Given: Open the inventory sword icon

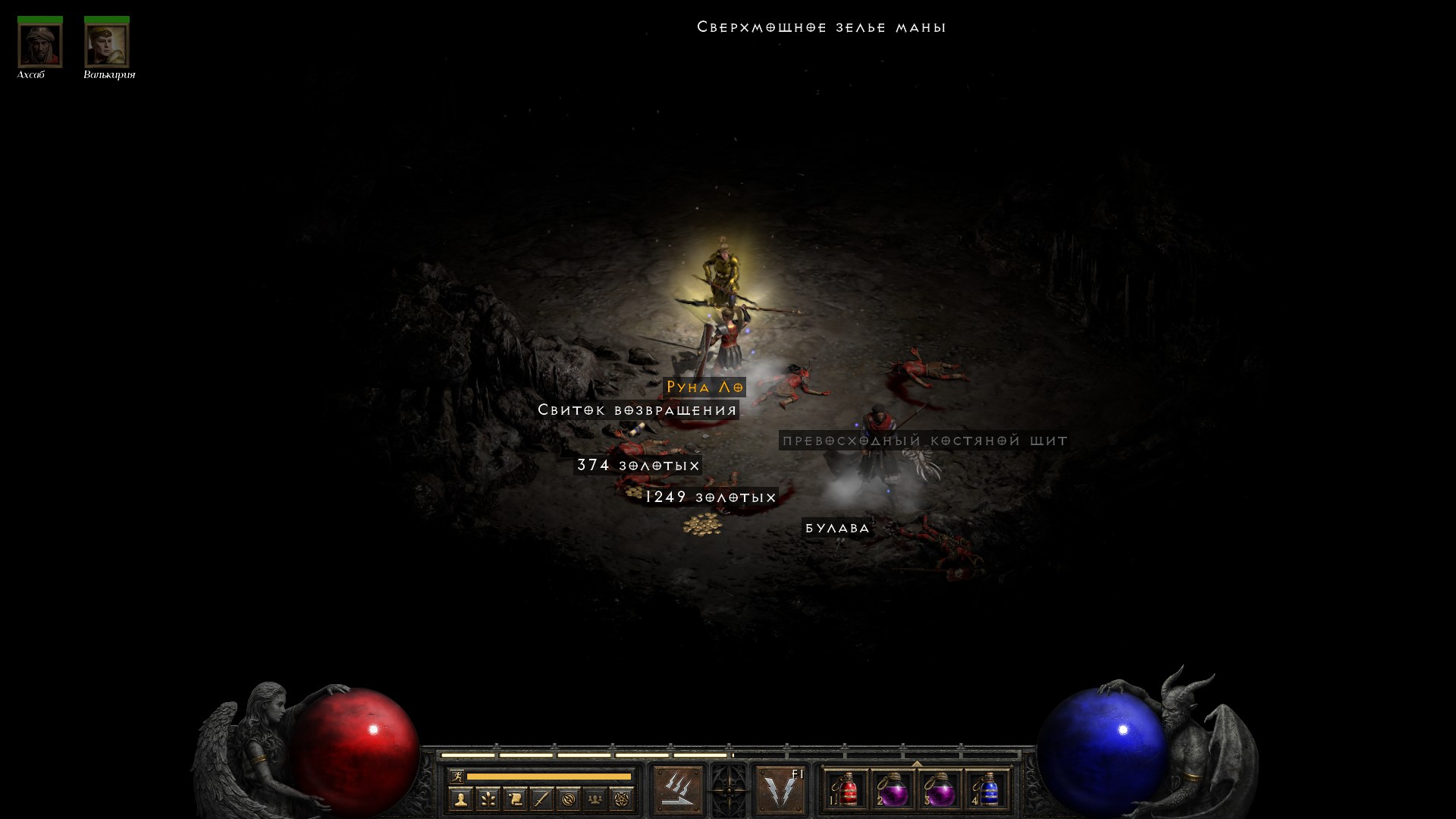Looking at the screenshot, I should (541, 799).
